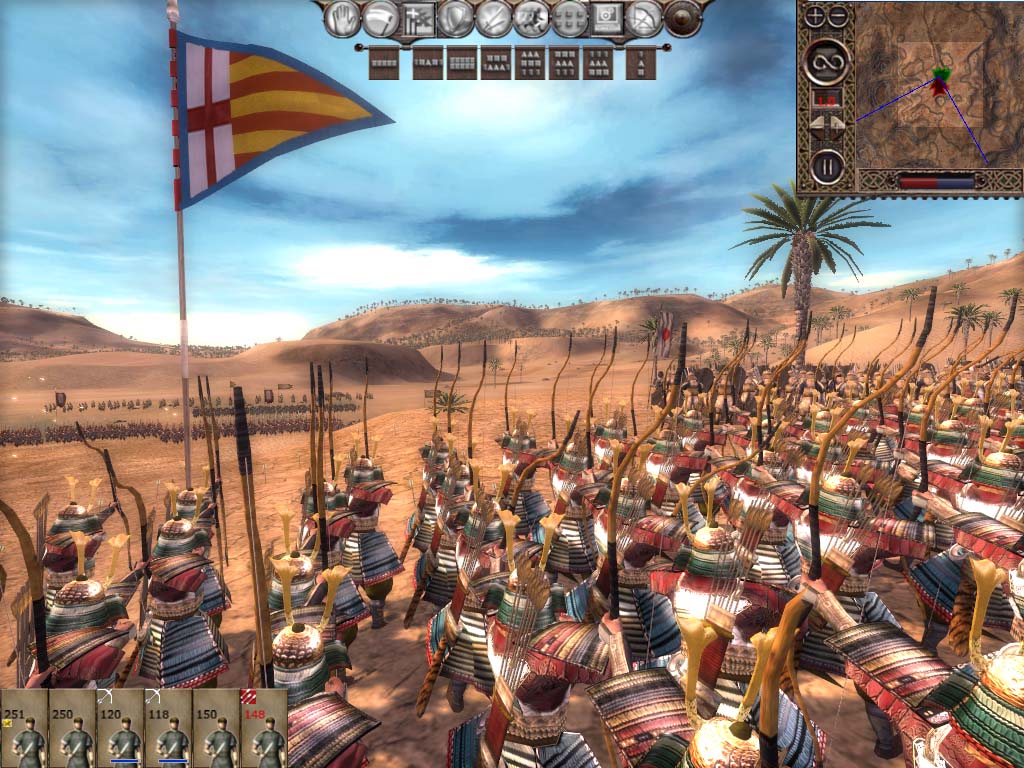Select the unit card with red 148
This screenshot has width=1024, height=768.
pos(264,728)
